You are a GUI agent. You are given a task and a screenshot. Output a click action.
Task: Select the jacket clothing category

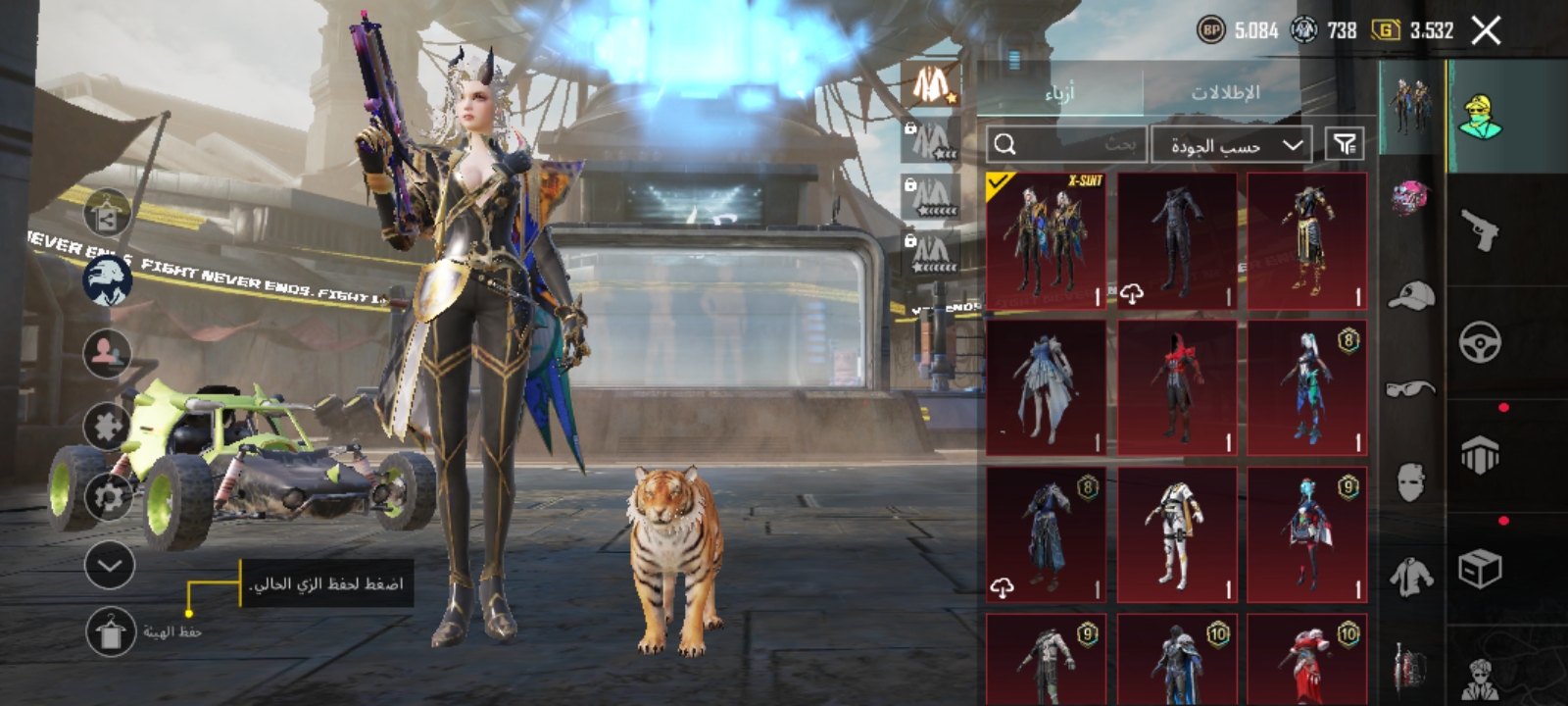(1411, 576)
